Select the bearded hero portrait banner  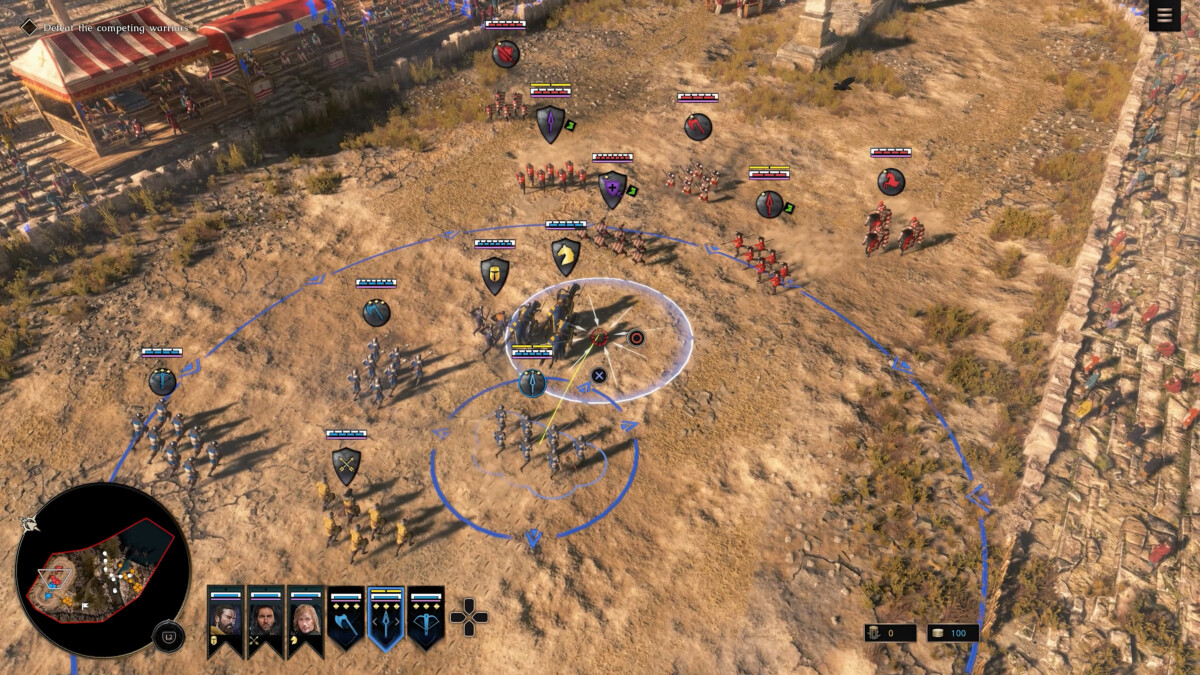click(x=225, y=620)
